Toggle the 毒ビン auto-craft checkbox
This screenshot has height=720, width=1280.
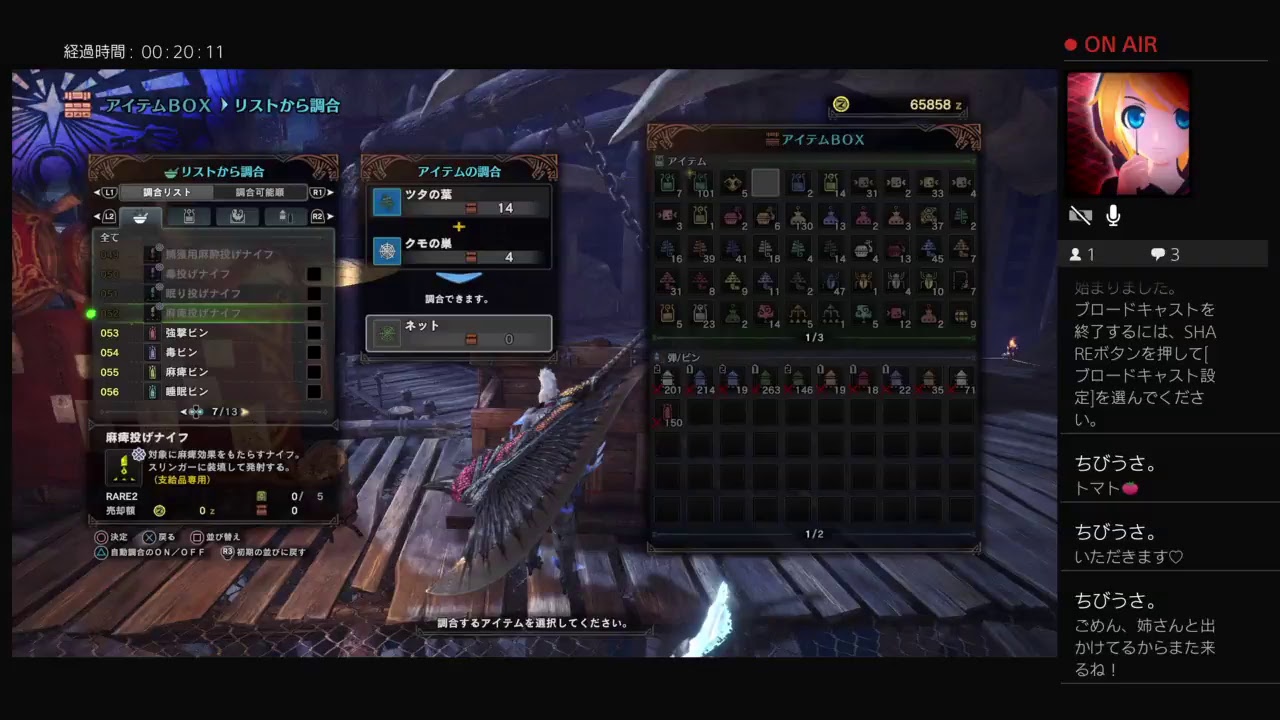tap(314, 353)
